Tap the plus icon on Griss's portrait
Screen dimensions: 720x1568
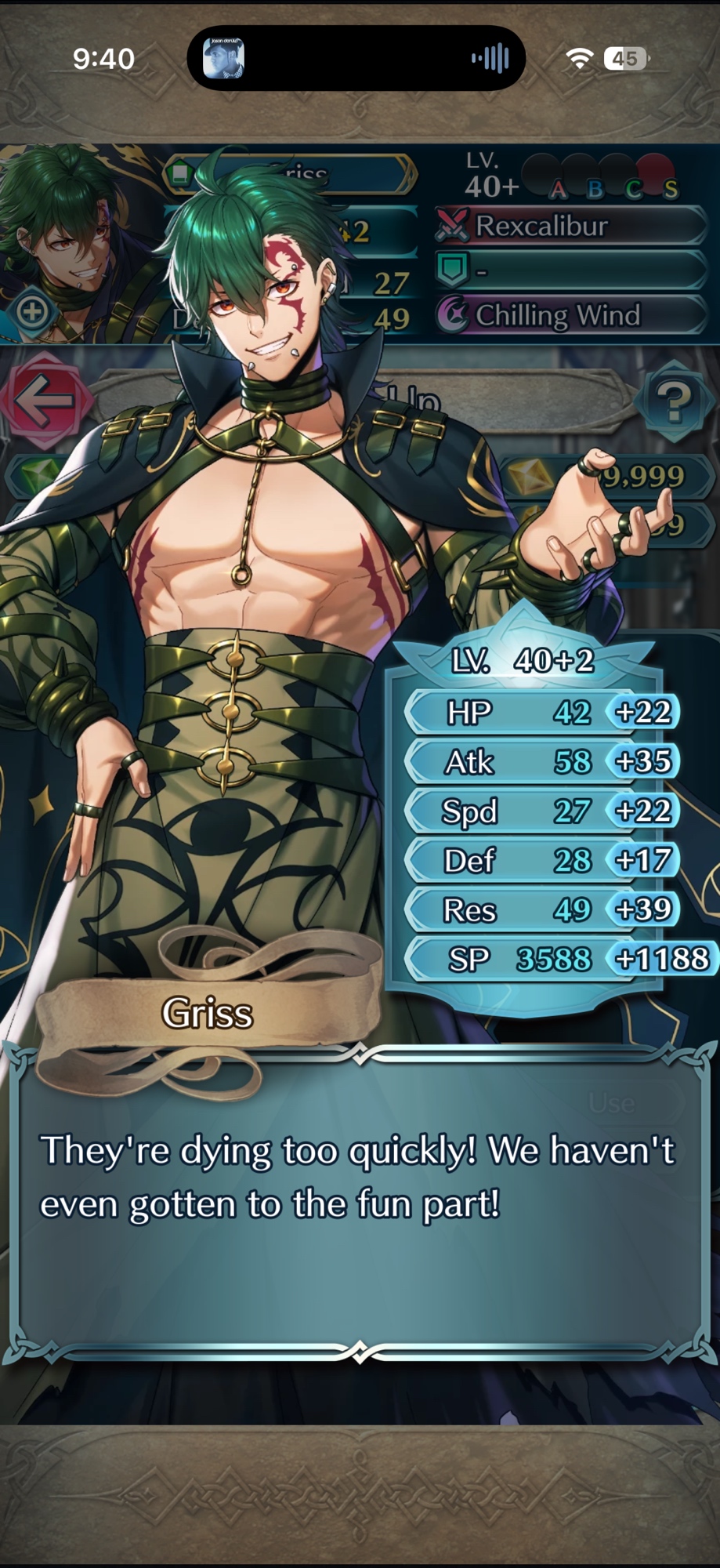(31, 312)
